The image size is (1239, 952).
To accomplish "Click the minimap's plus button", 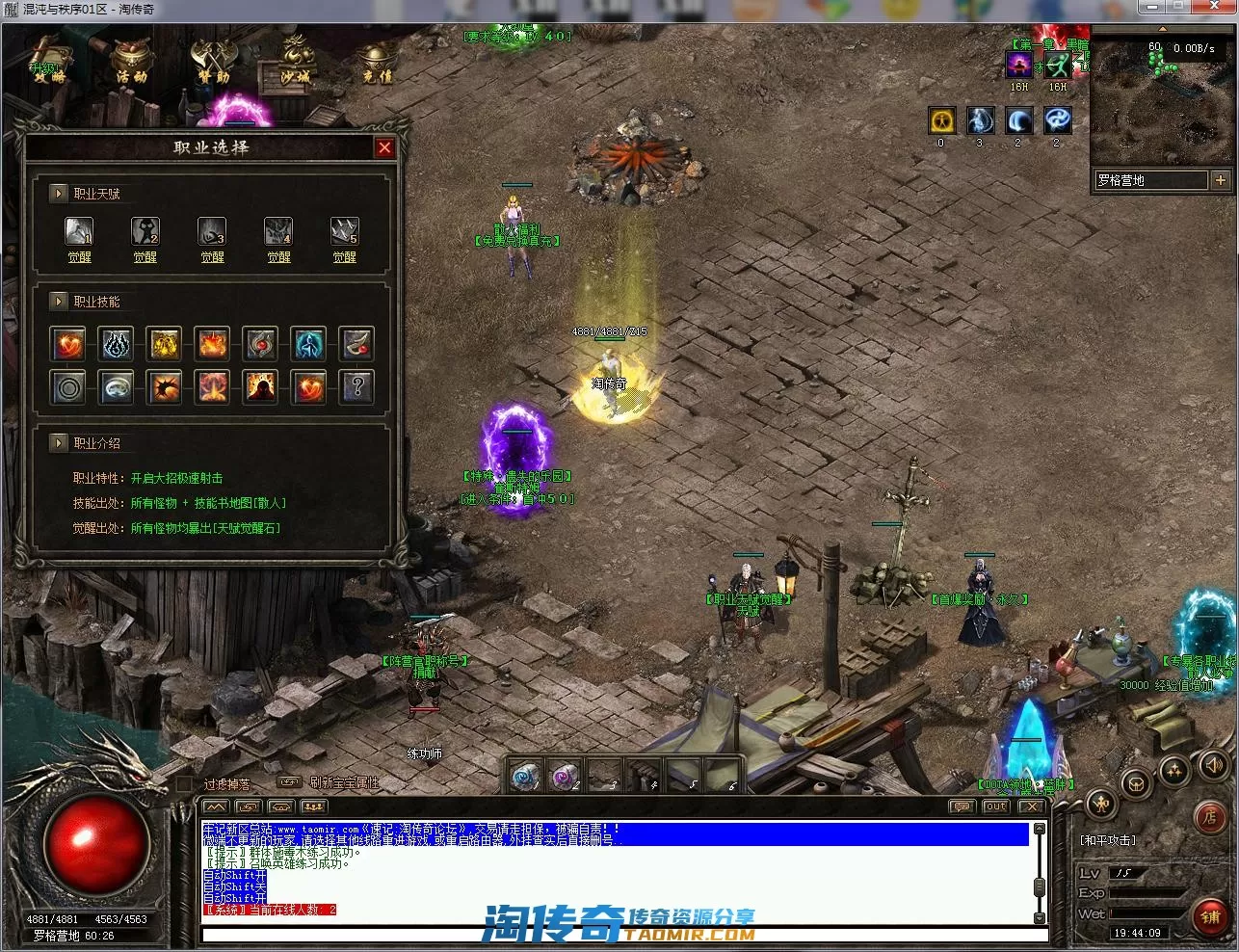I will click(1220, 180).
